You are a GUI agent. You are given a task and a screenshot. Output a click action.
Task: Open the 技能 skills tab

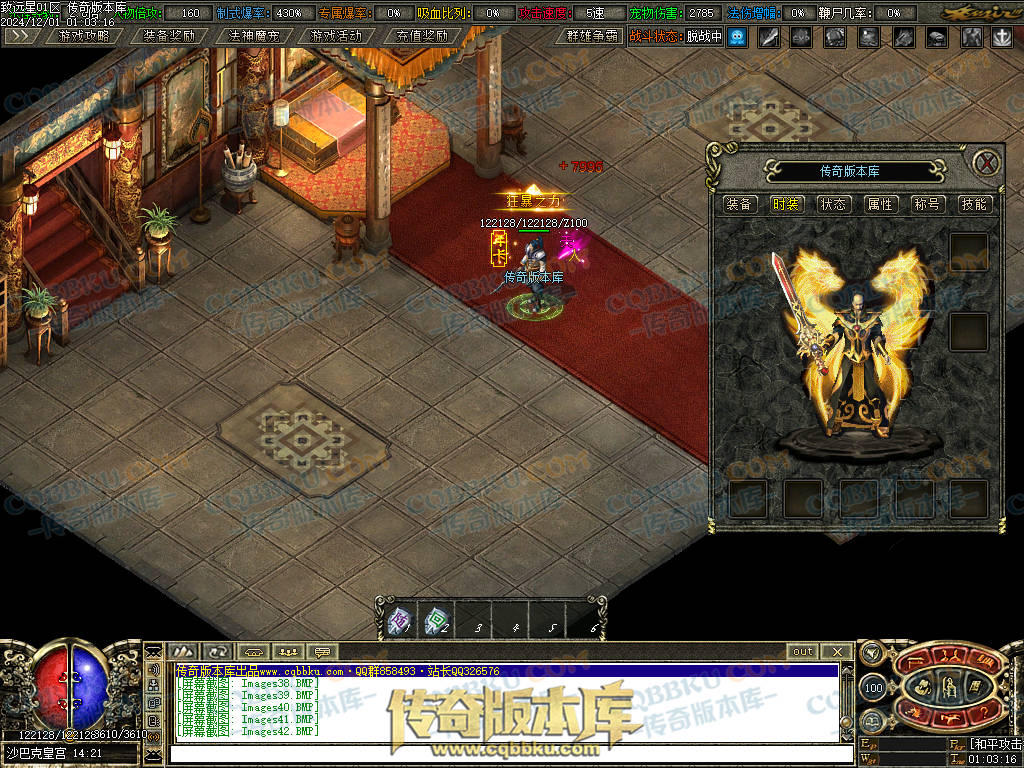pyautogui.click(x=973, y=204)
